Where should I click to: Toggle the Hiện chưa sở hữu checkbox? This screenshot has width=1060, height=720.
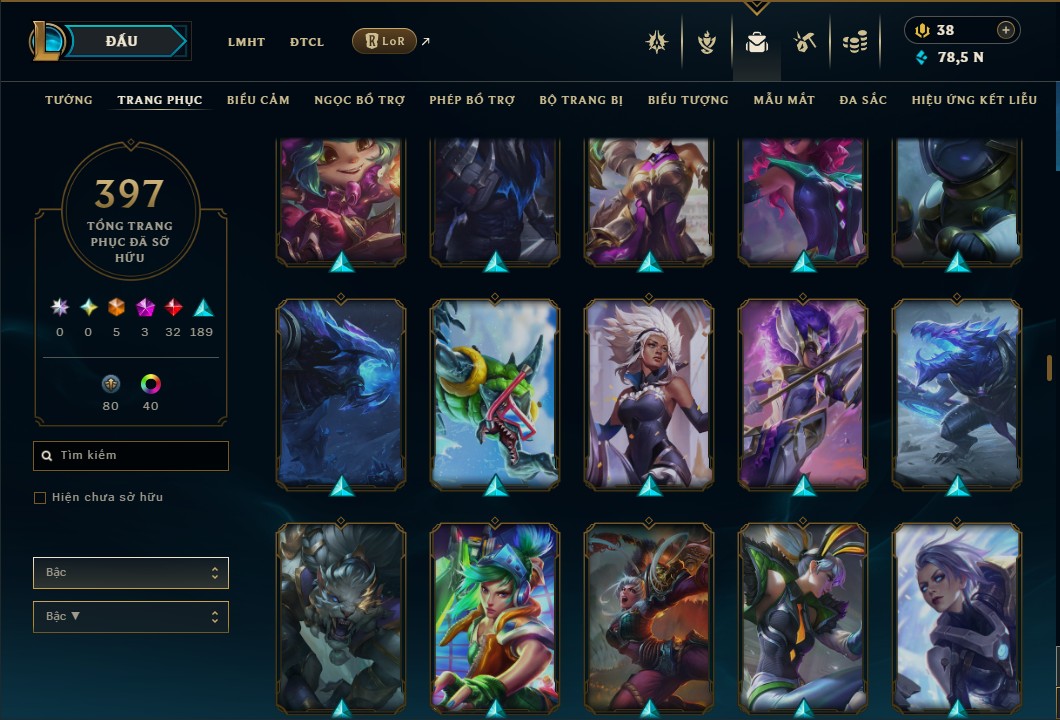coord(40,498)
